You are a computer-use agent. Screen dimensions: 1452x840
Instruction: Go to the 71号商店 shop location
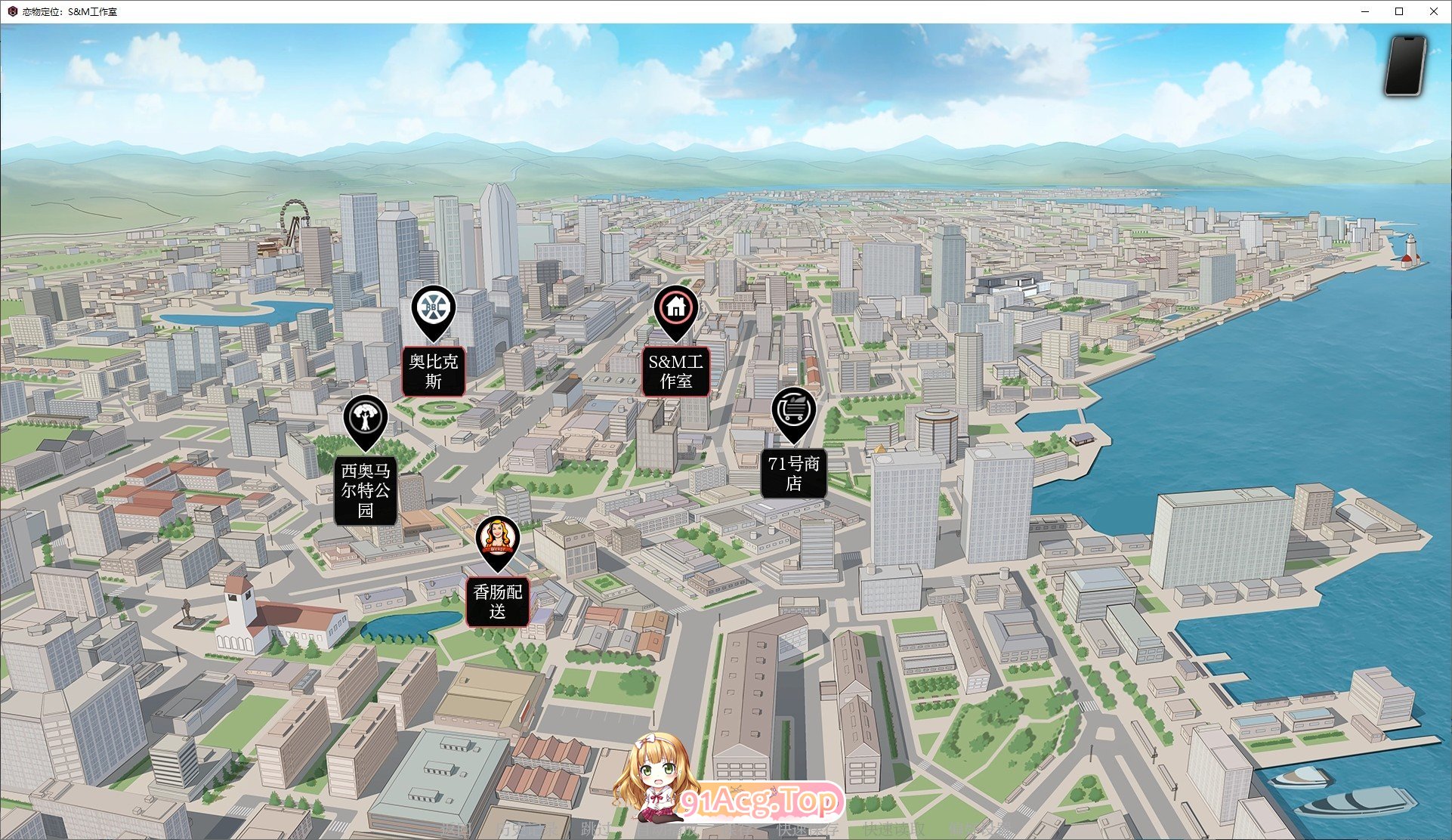794,471
